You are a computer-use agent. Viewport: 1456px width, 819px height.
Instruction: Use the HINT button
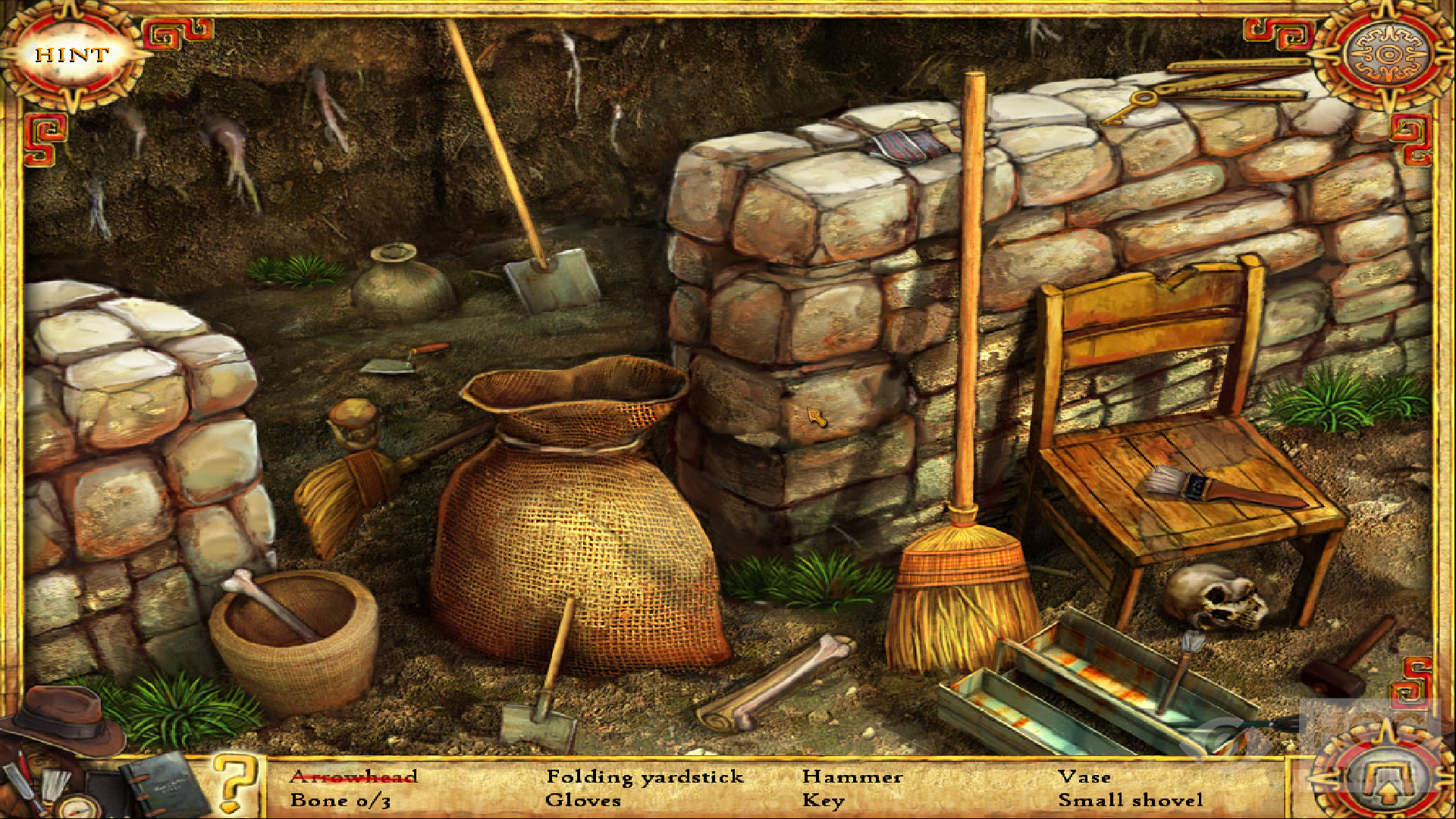tap(71, 55)
